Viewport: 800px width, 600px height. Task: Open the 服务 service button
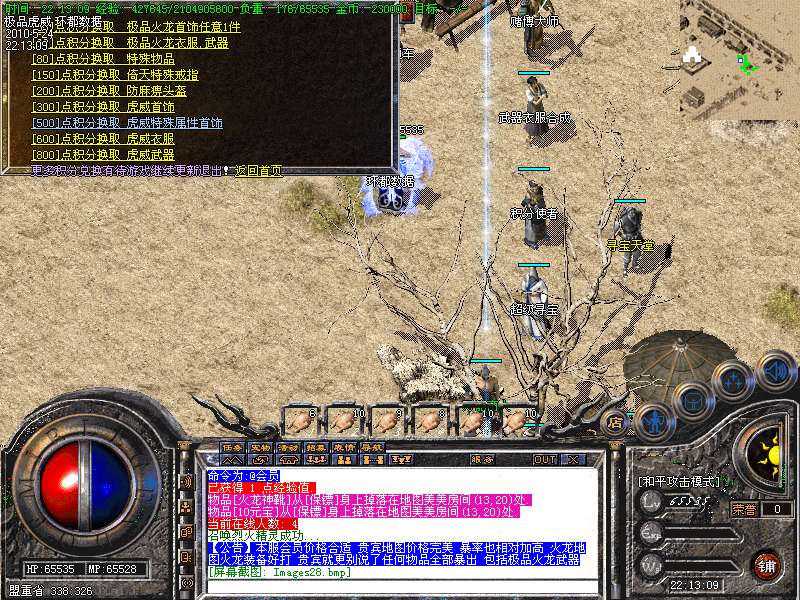click(482, 460)
